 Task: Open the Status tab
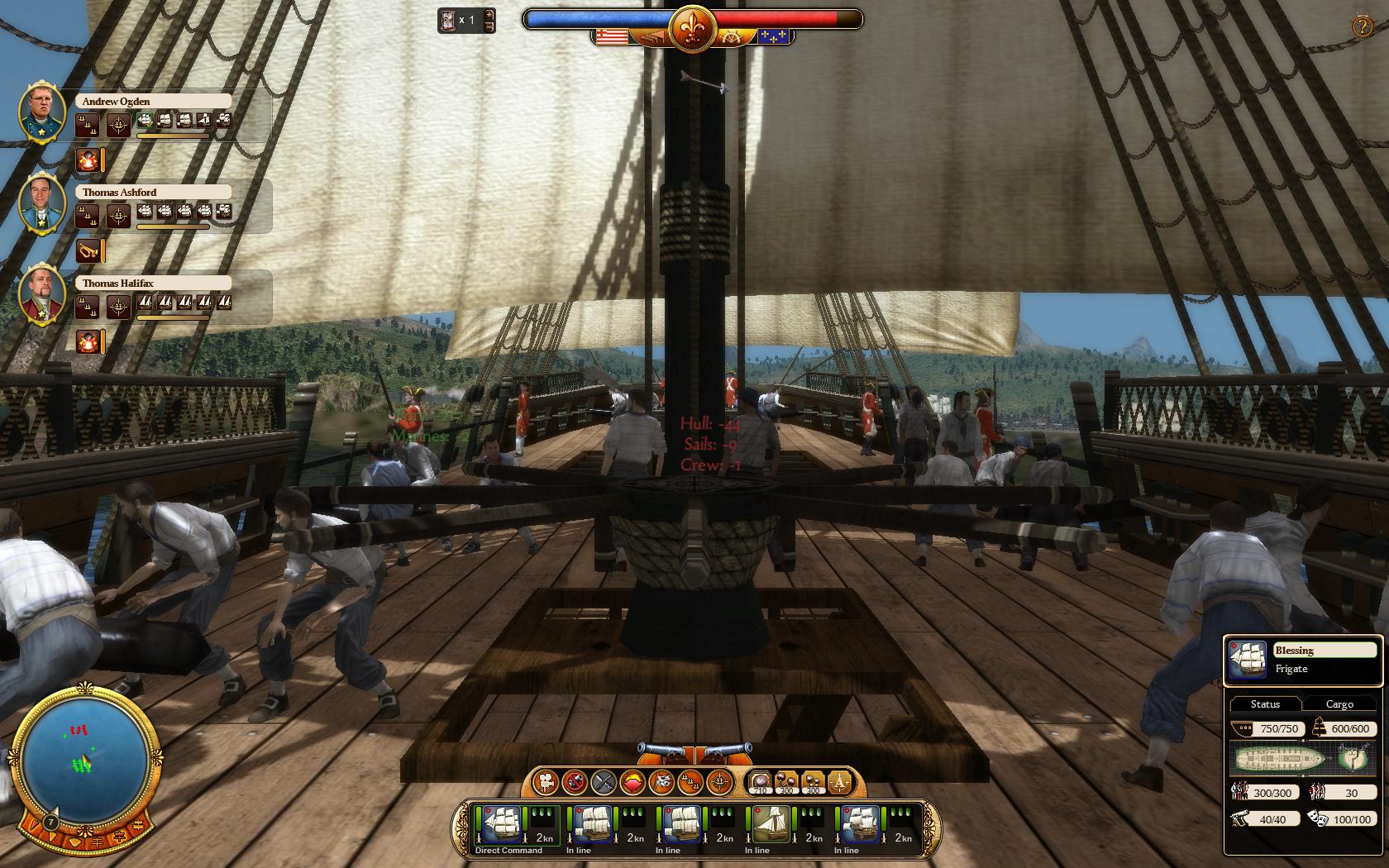coord(1265,704)
